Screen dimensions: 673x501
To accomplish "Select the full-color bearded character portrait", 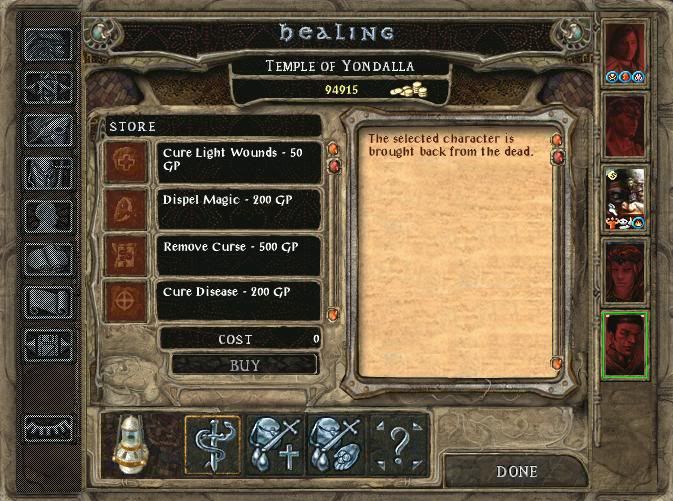I will tap(626, 198).
